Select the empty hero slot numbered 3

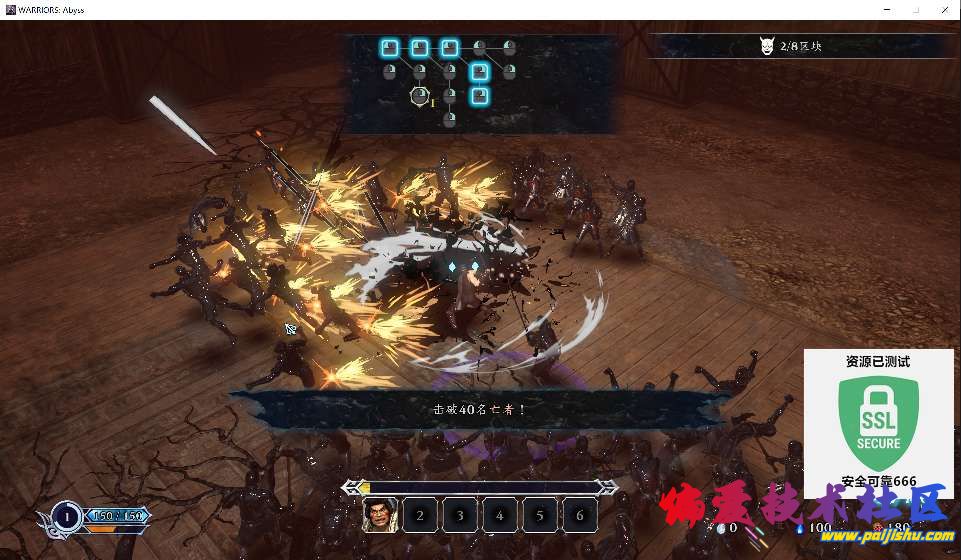tap(460, 515)
